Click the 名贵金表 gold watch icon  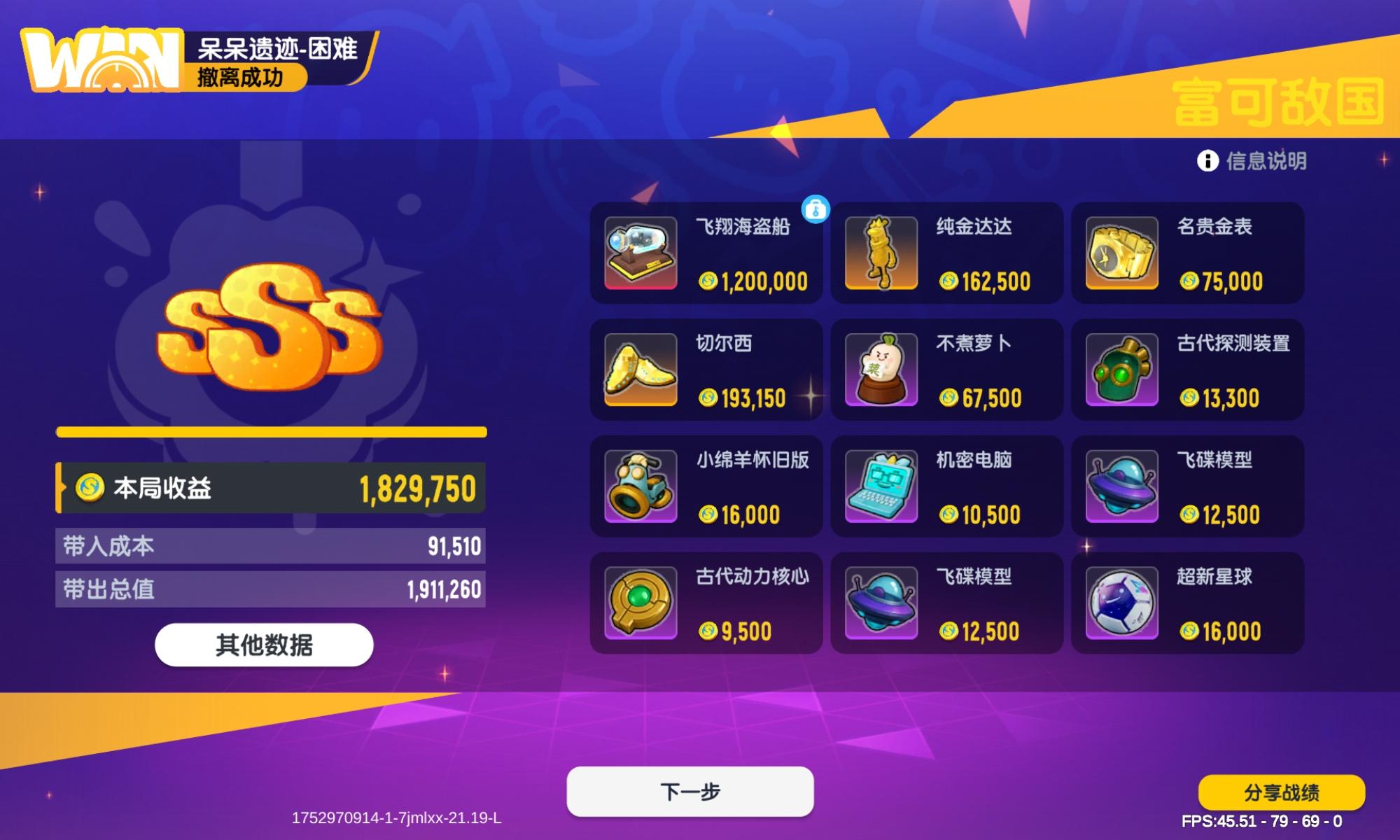(1121, 253)
